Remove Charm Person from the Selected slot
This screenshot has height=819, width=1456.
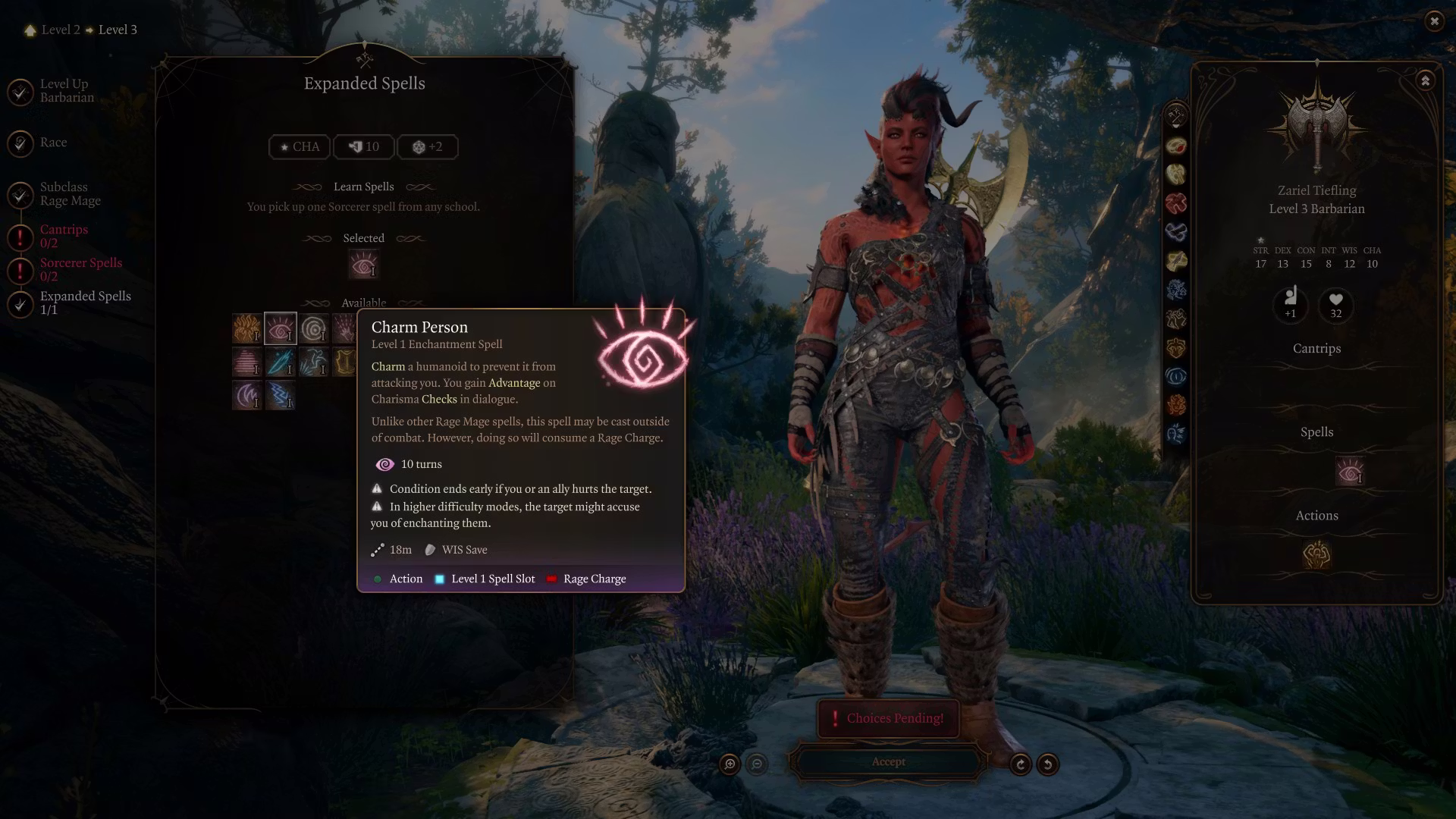(x=363, y=265)
